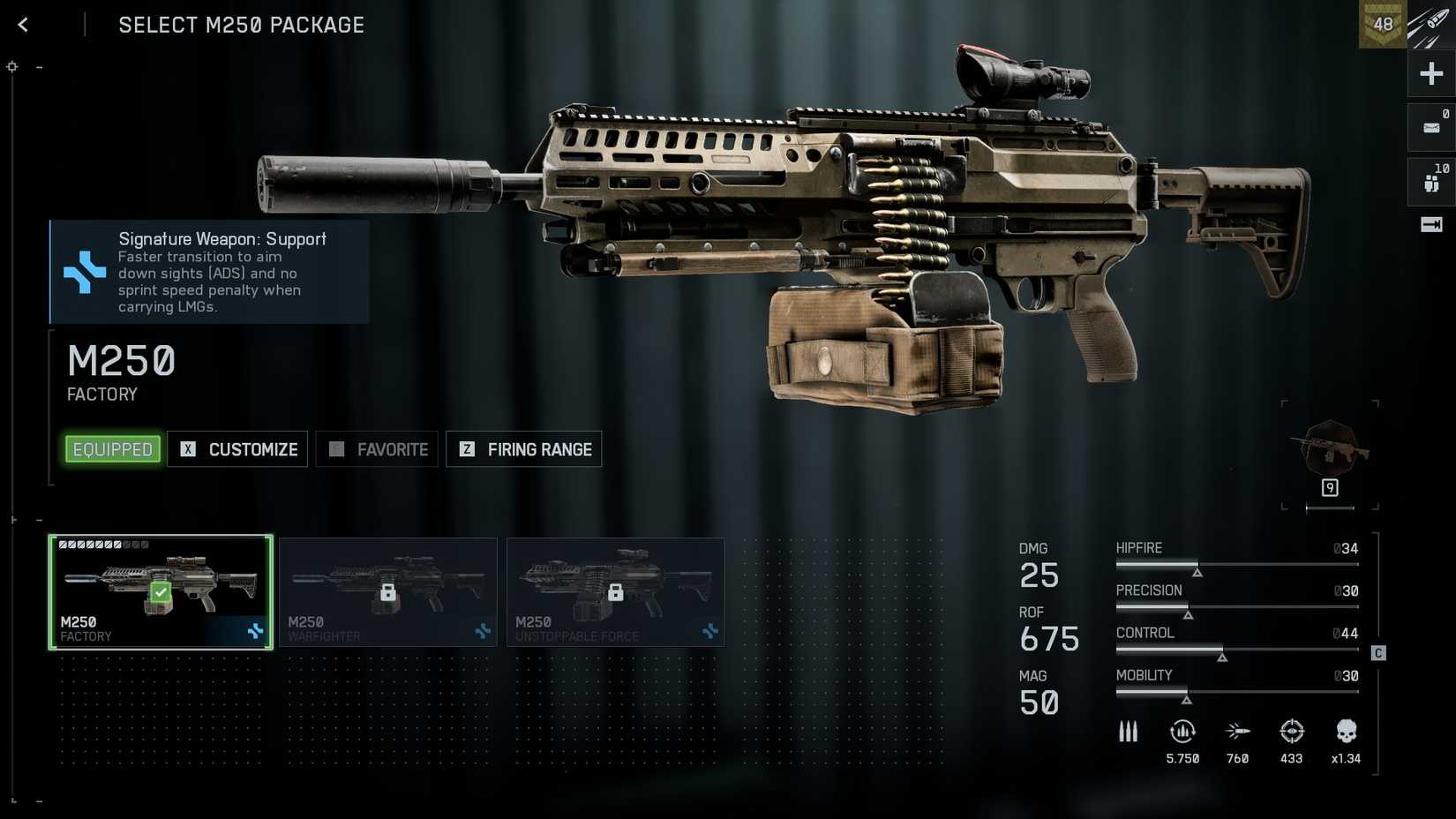
Task: Select the muzzle velocity bullet icon above 760
Action: [x=1236, y=732]
